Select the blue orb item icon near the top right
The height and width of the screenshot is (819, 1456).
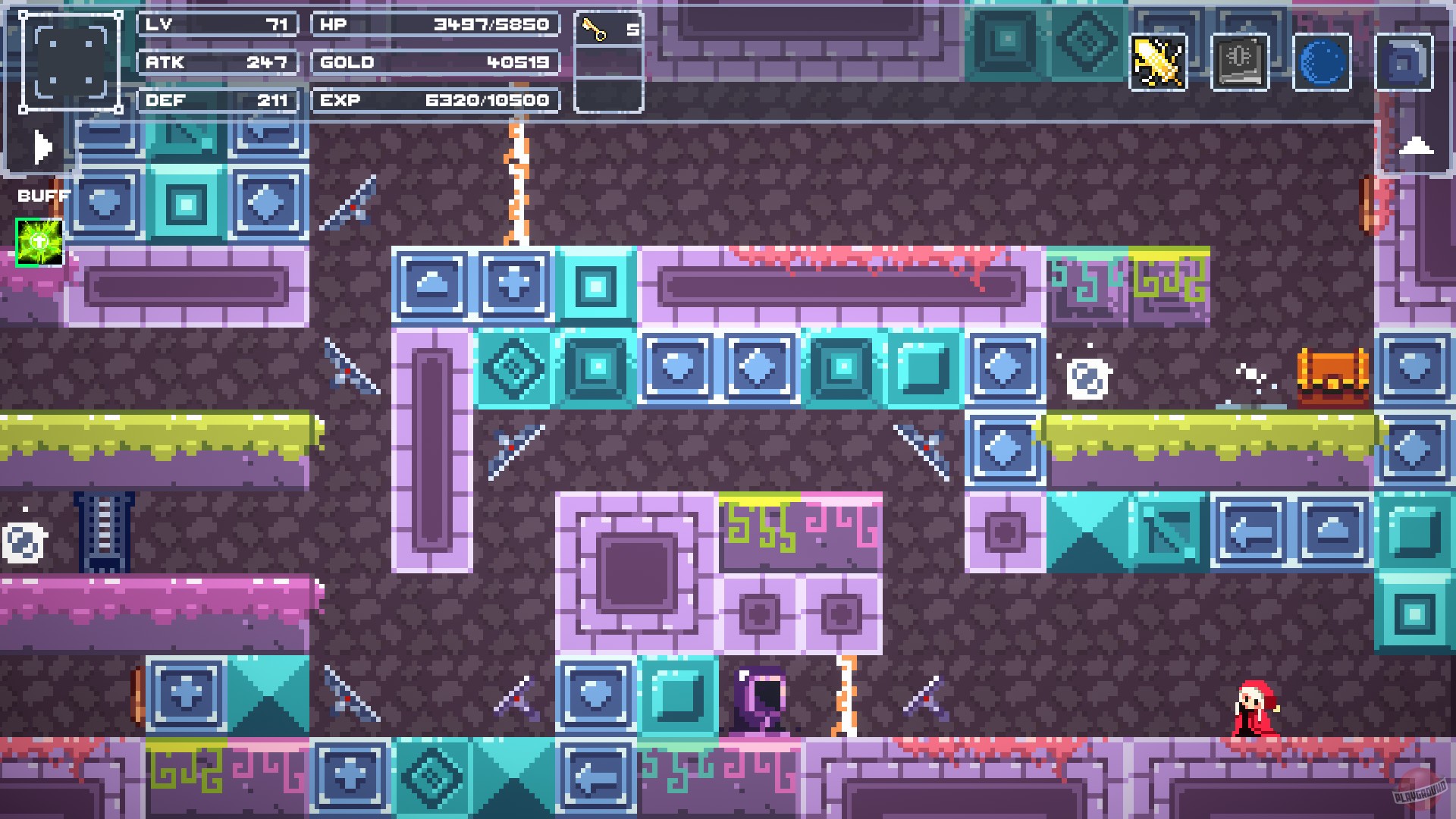point(1322,62)
